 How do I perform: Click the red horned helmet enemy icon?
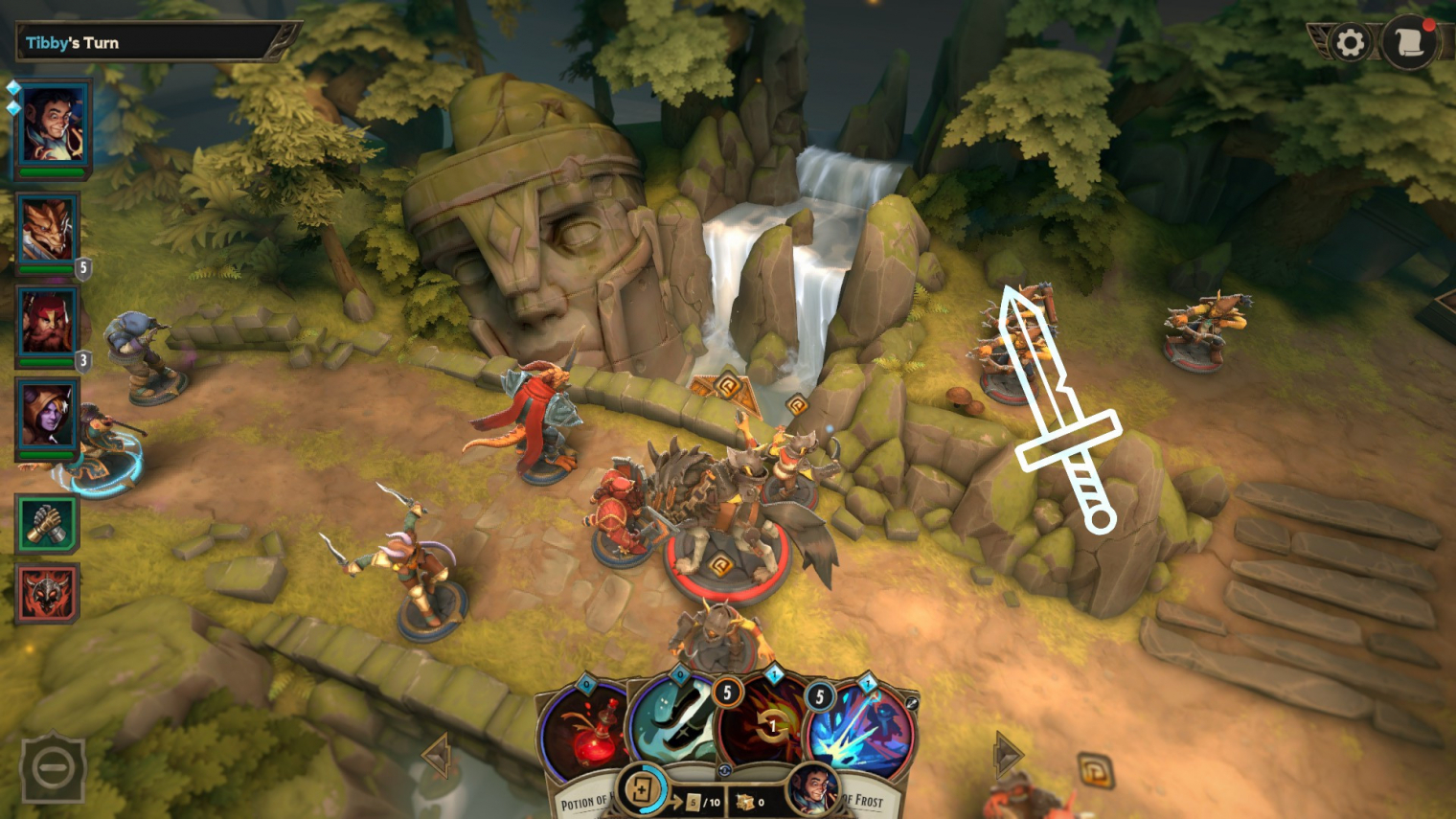click(46, 593)
